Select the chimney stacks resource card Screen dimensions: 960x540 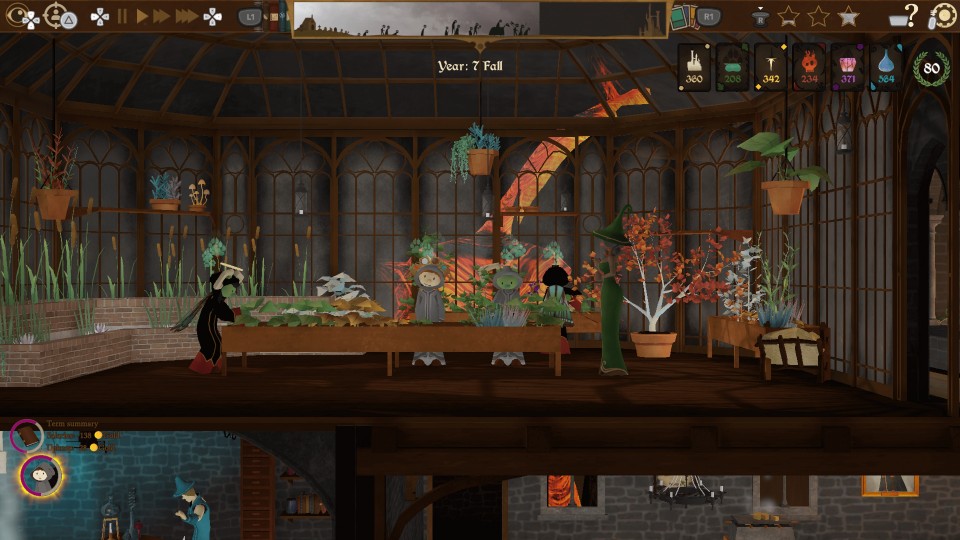(694, 67)
